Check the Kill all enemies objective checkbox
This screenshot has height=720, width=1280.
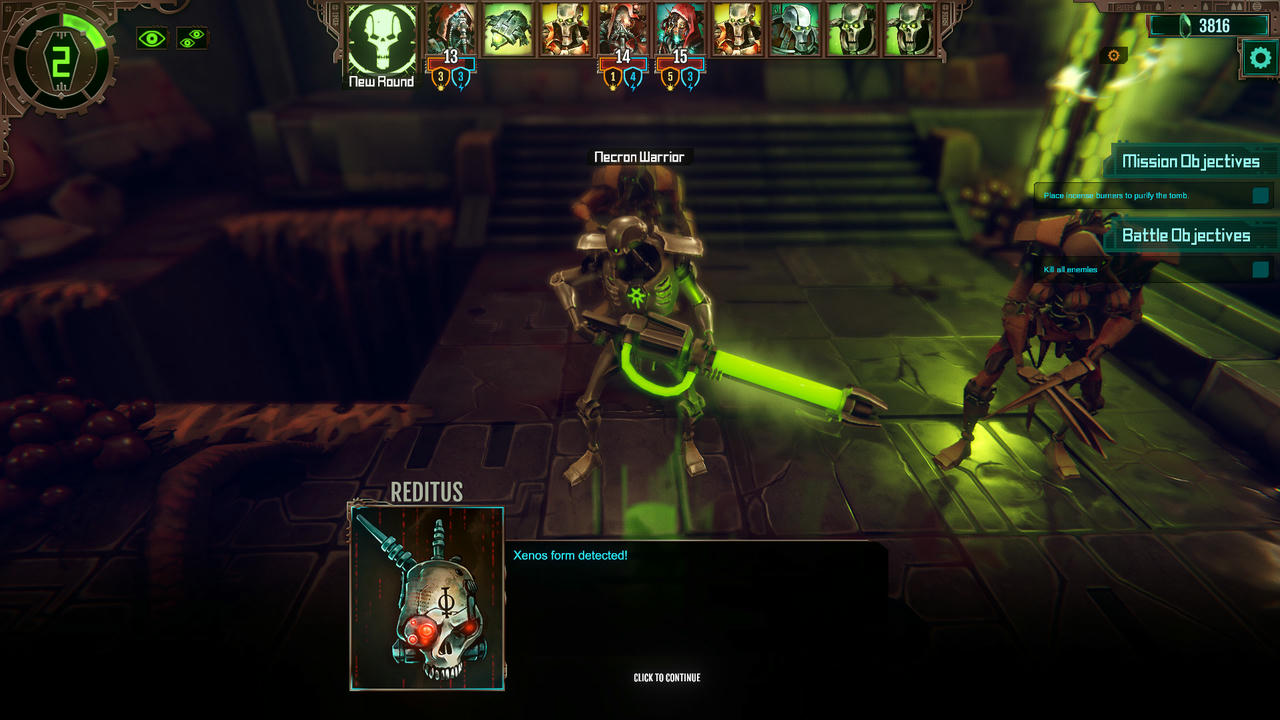tap(1259, 268)
